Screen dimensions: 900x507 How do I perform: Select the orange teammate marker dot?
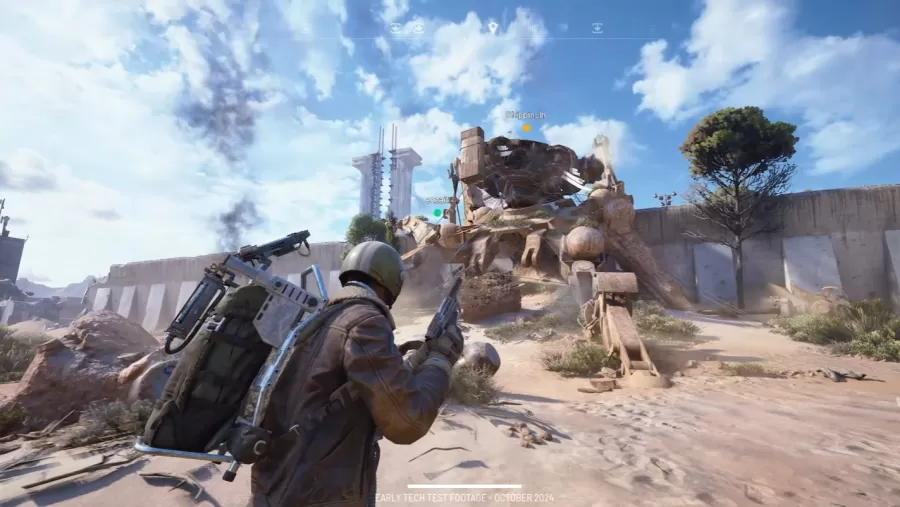pyautogui.click(x=526, y=128)
